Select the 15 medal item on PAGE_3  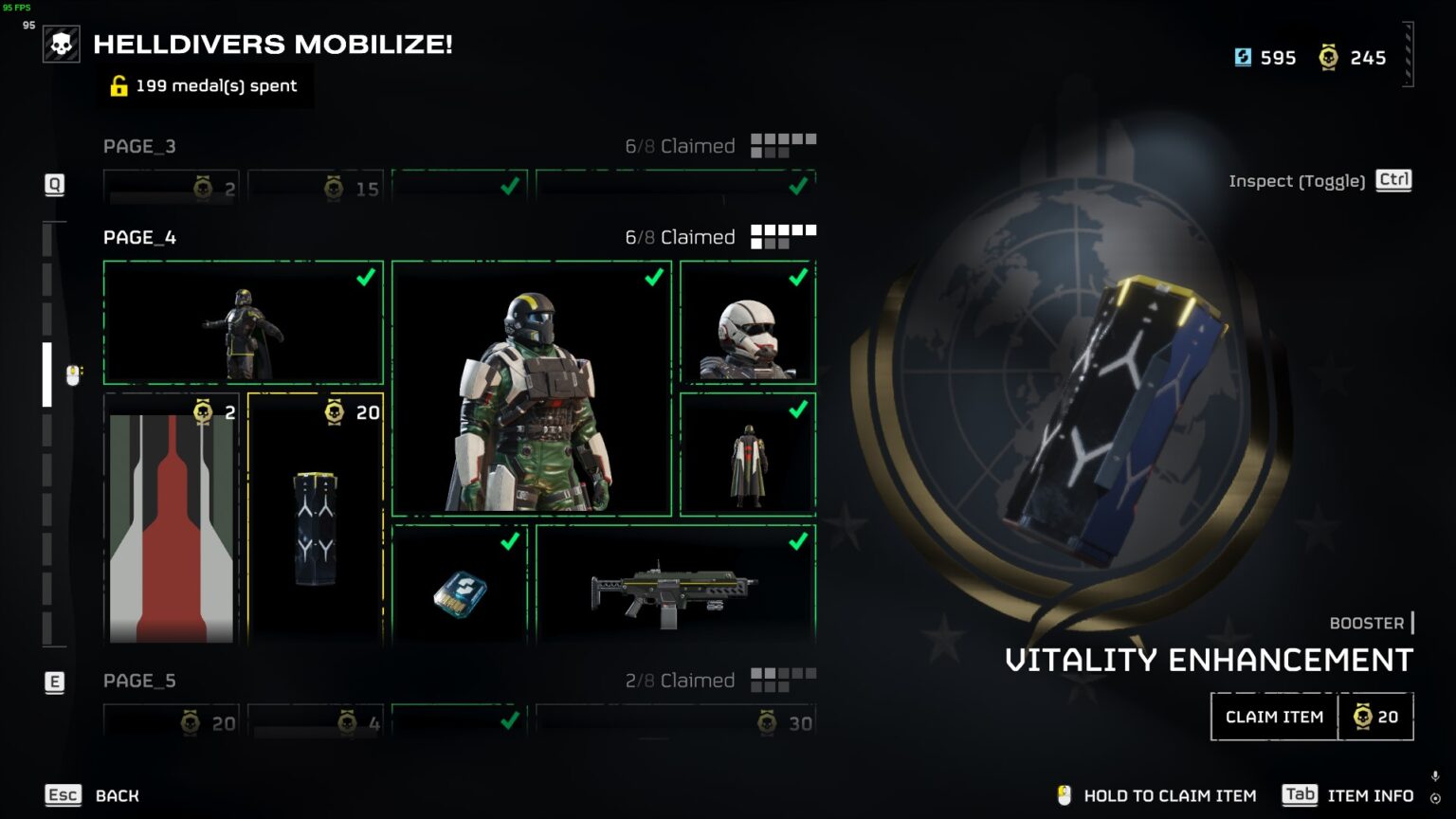point(316,188)
